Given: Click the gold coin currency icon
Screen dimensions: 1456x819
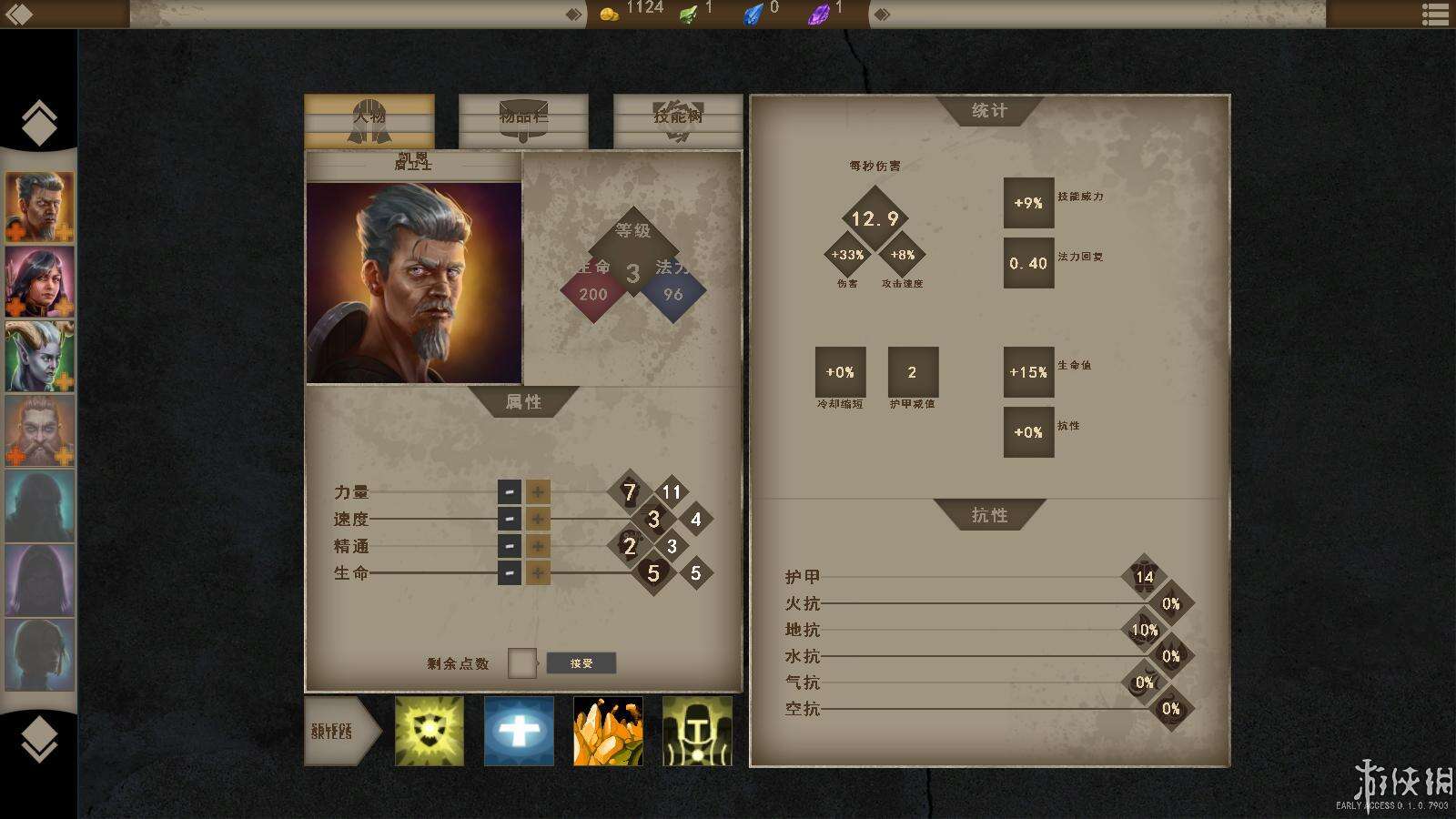Looking at the screenshot, I should [610, 14].
